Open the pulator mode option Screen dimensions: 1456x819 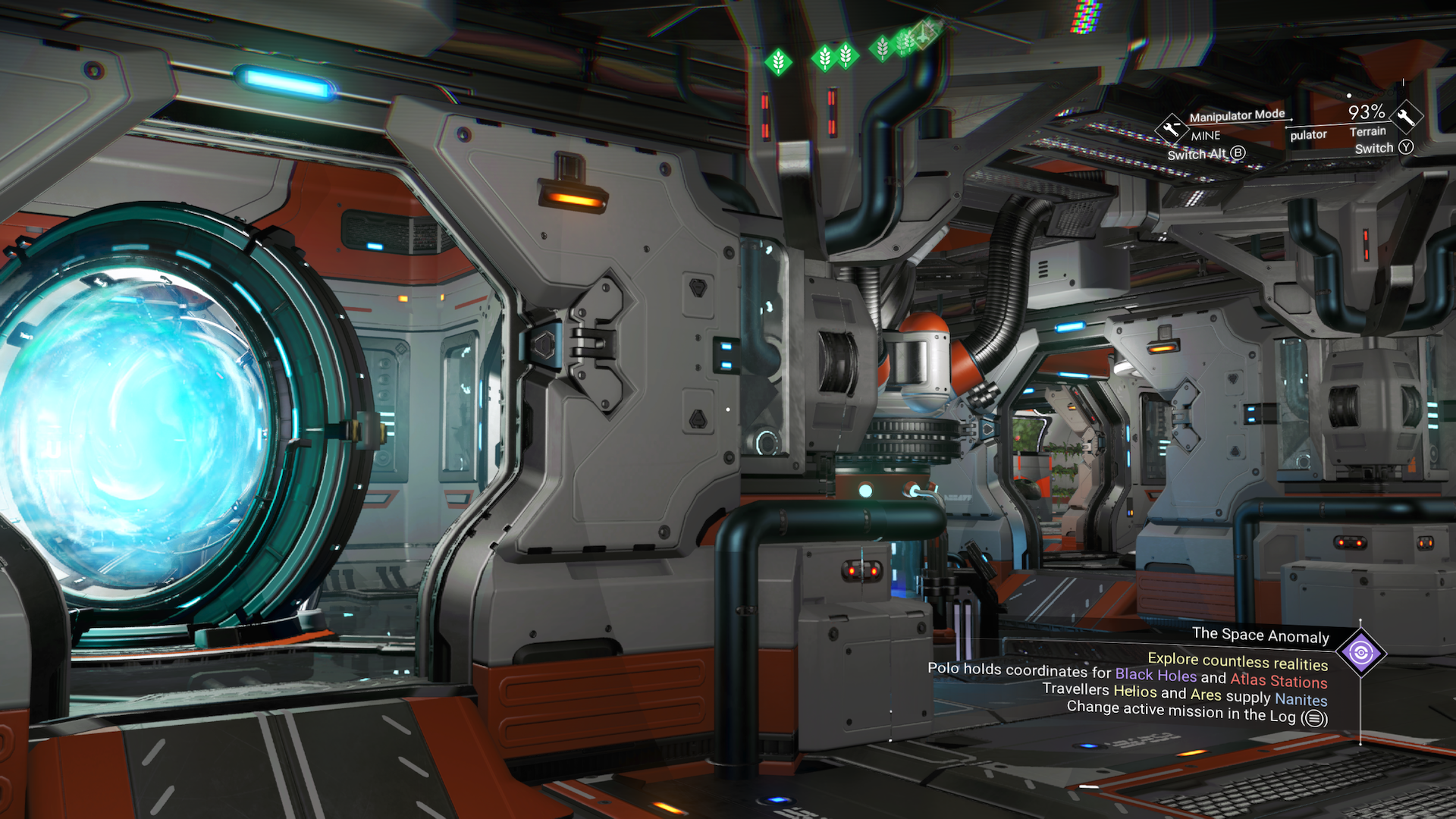click(x=1309, y=134)
